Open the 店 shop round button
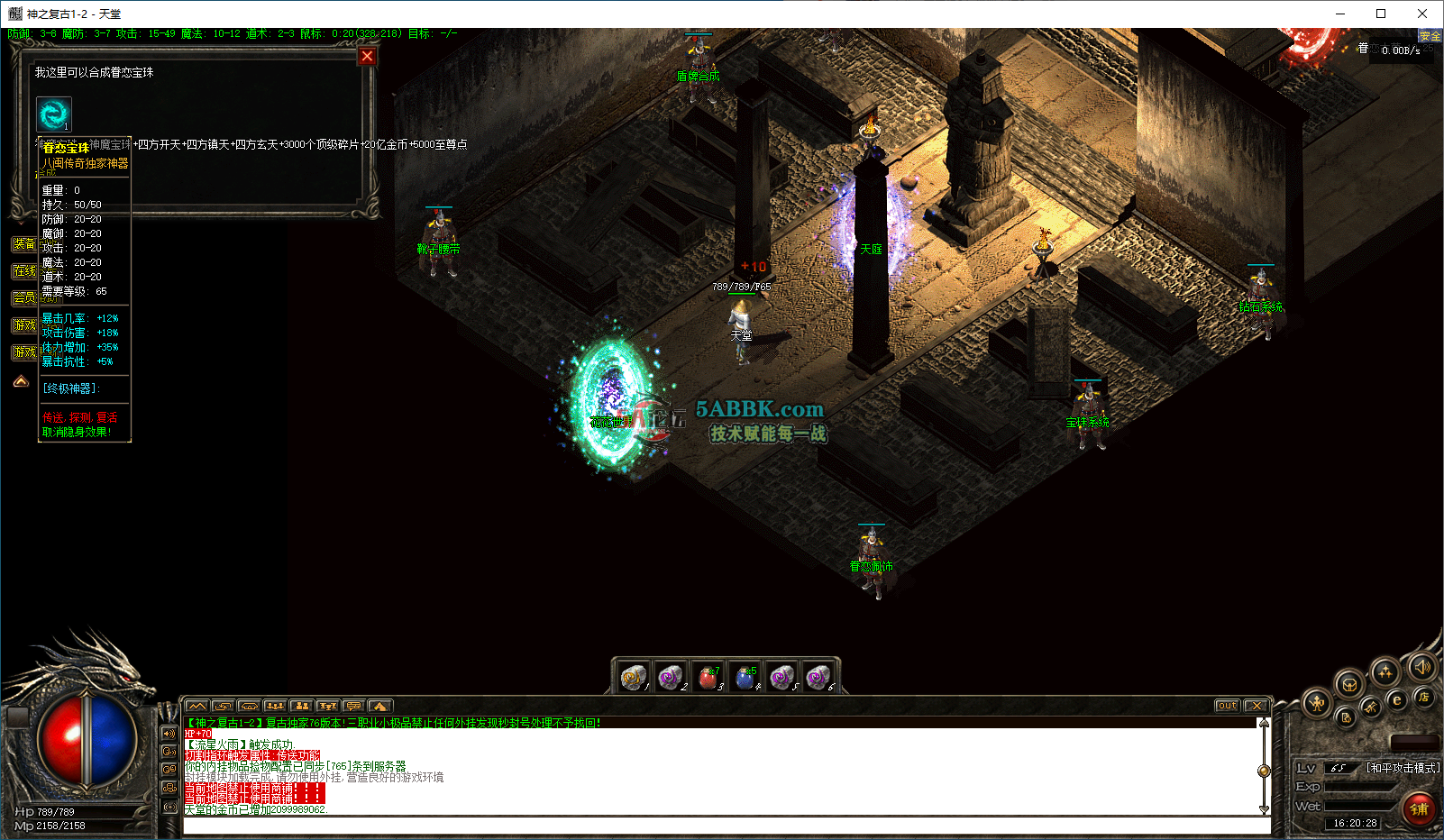Screen dimensions: 1444x840 point(1423,697)
